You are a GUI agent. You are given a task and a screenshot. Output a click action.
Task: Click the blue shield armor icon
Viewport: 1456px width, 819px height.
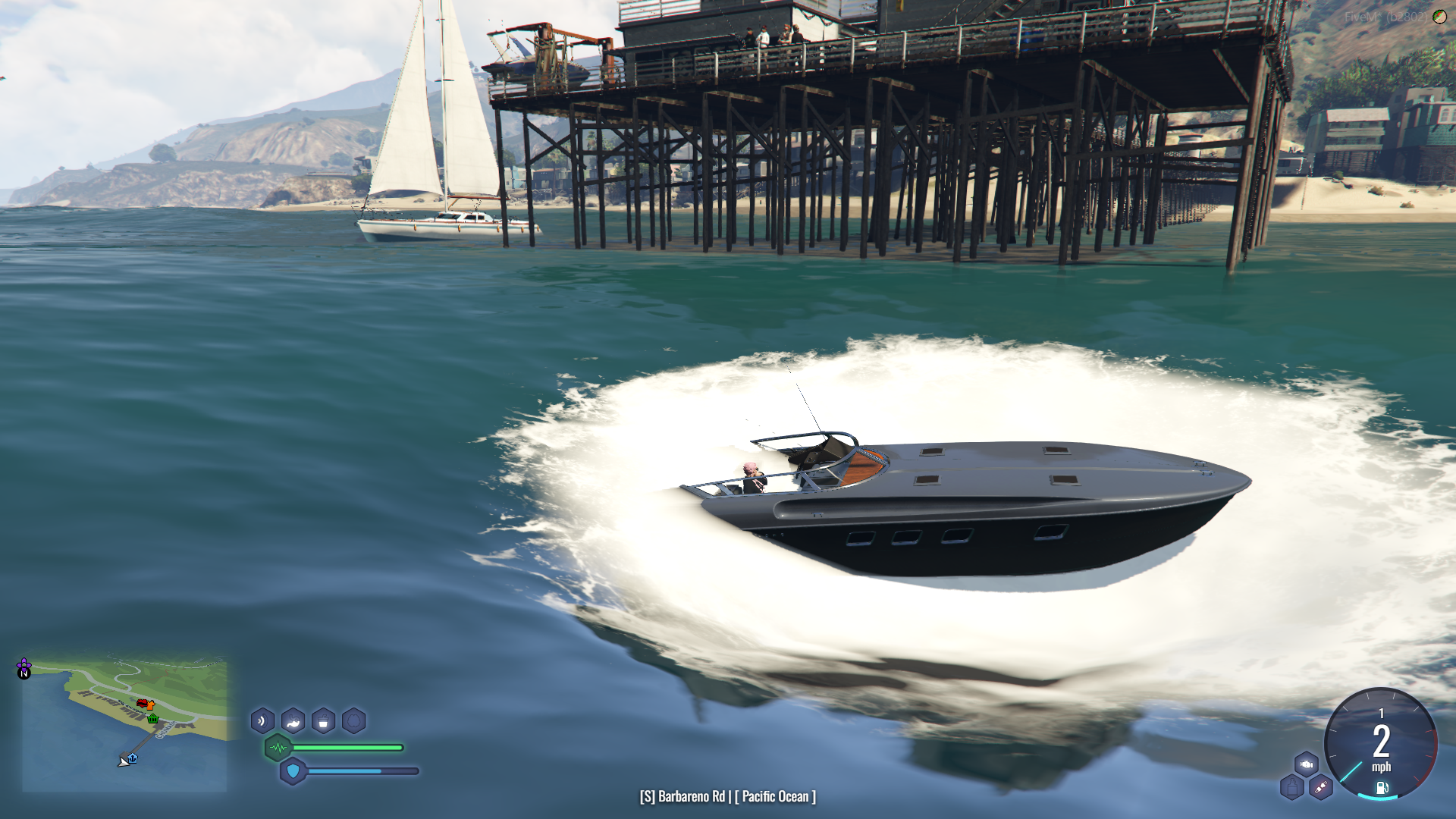pyautogui.click(x=293, y=771)
